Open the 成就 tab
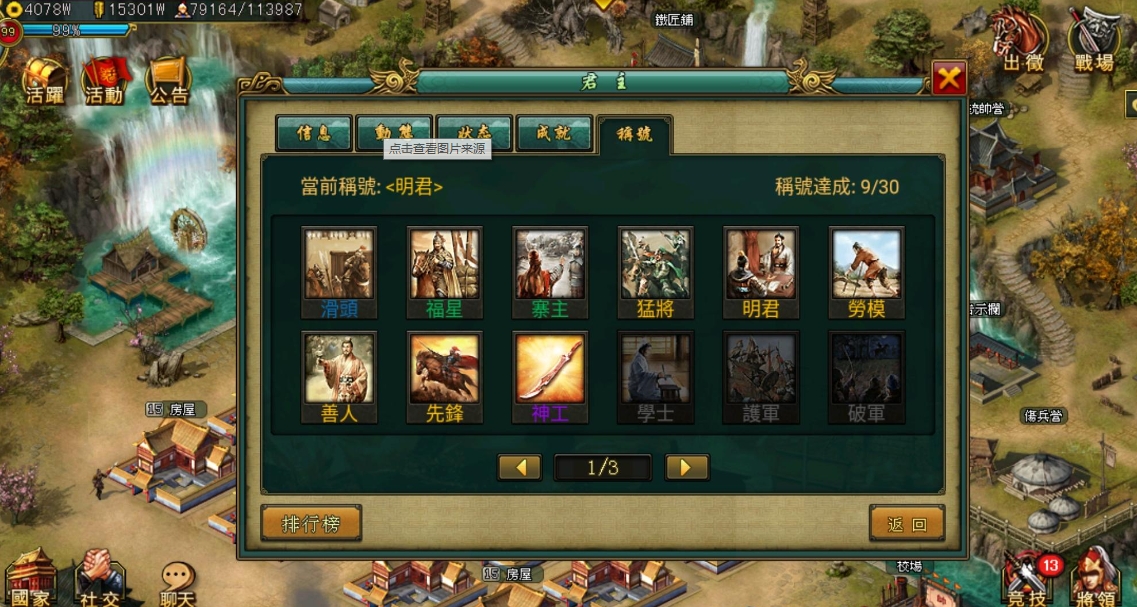The image size is (1137, 607). pyautogui.click(x=554, y=134)
